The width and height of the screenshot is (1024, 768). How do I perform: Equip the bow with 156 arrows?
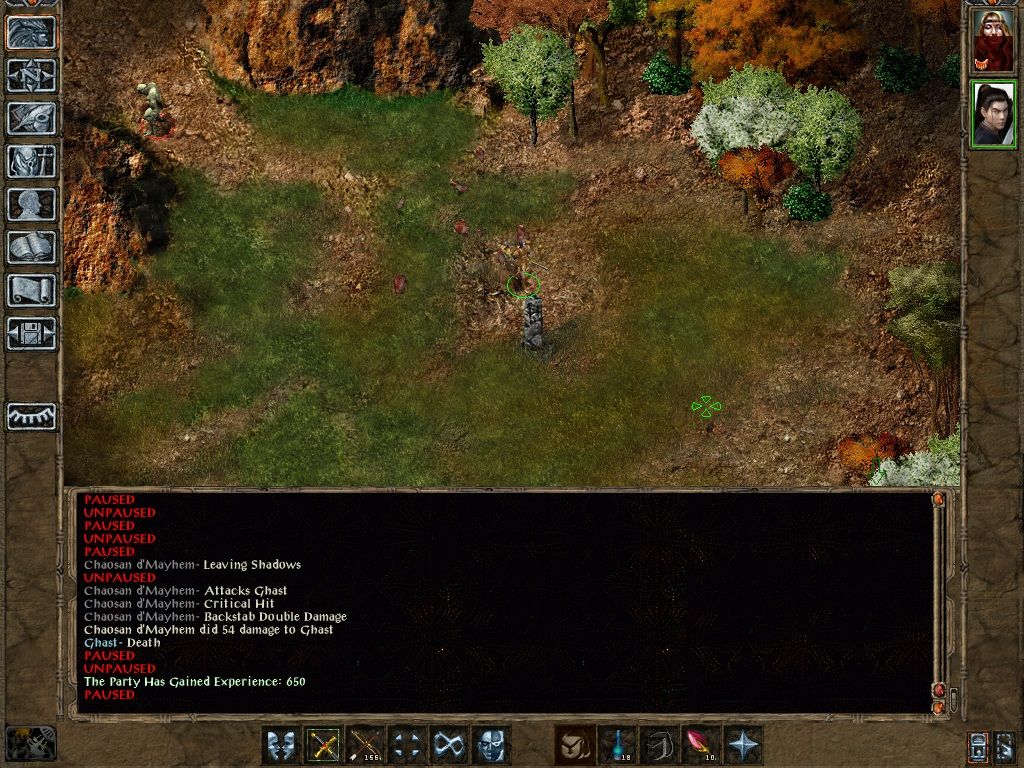[x=365, y=746]
